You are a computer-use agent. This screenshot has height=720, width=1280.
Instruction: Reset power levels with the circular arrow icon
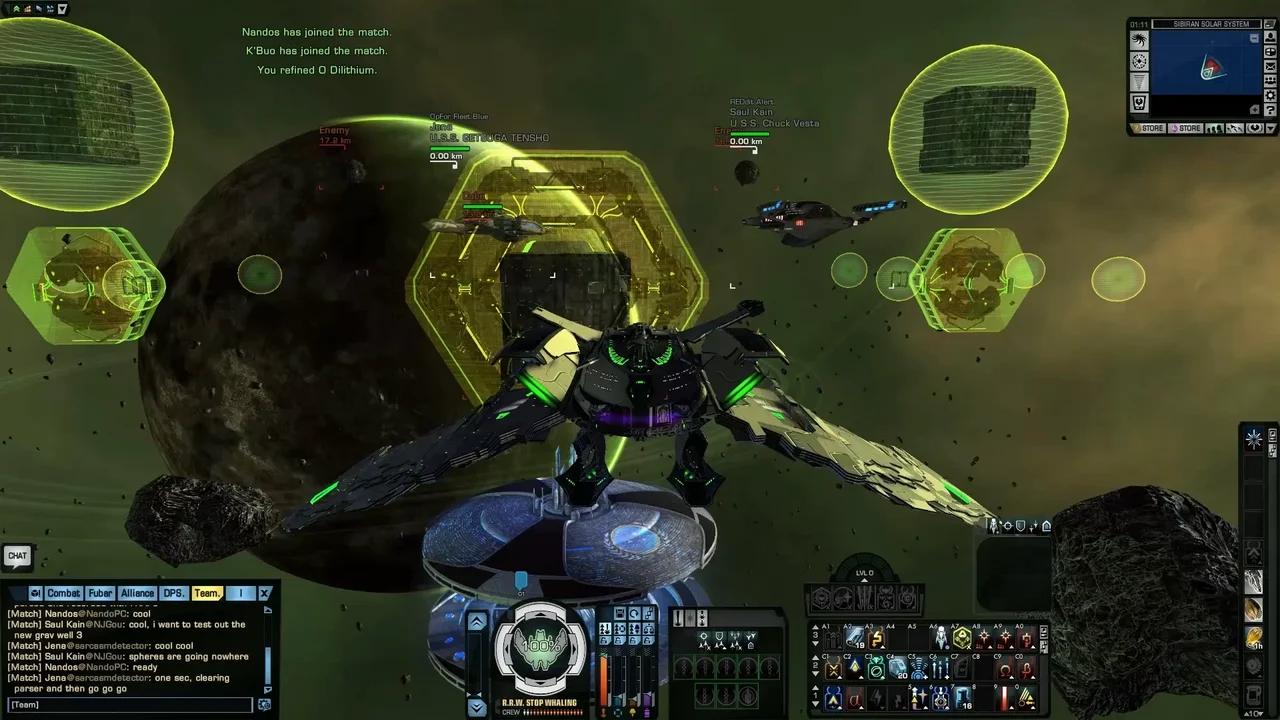[x=634, y=613]
